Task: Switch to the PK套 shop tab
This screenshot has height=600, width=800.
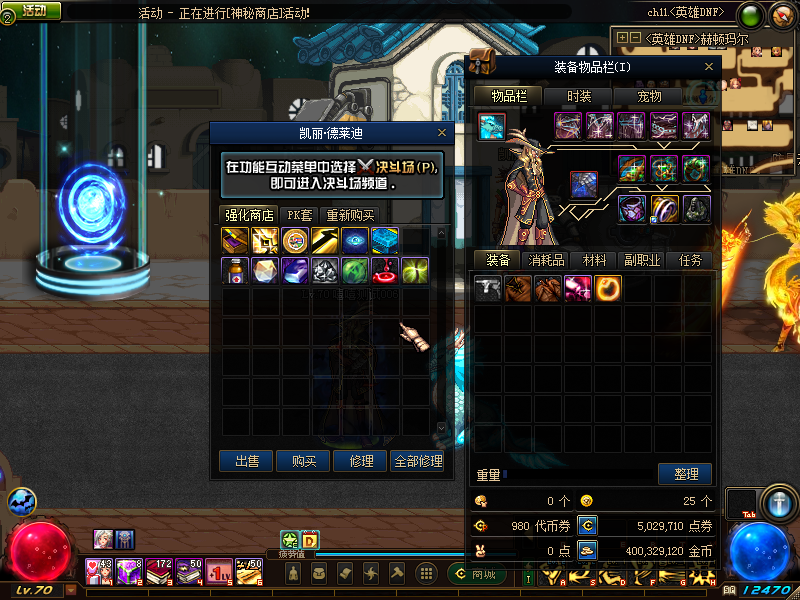Action: pyautogui.click(x=300, y=215)
